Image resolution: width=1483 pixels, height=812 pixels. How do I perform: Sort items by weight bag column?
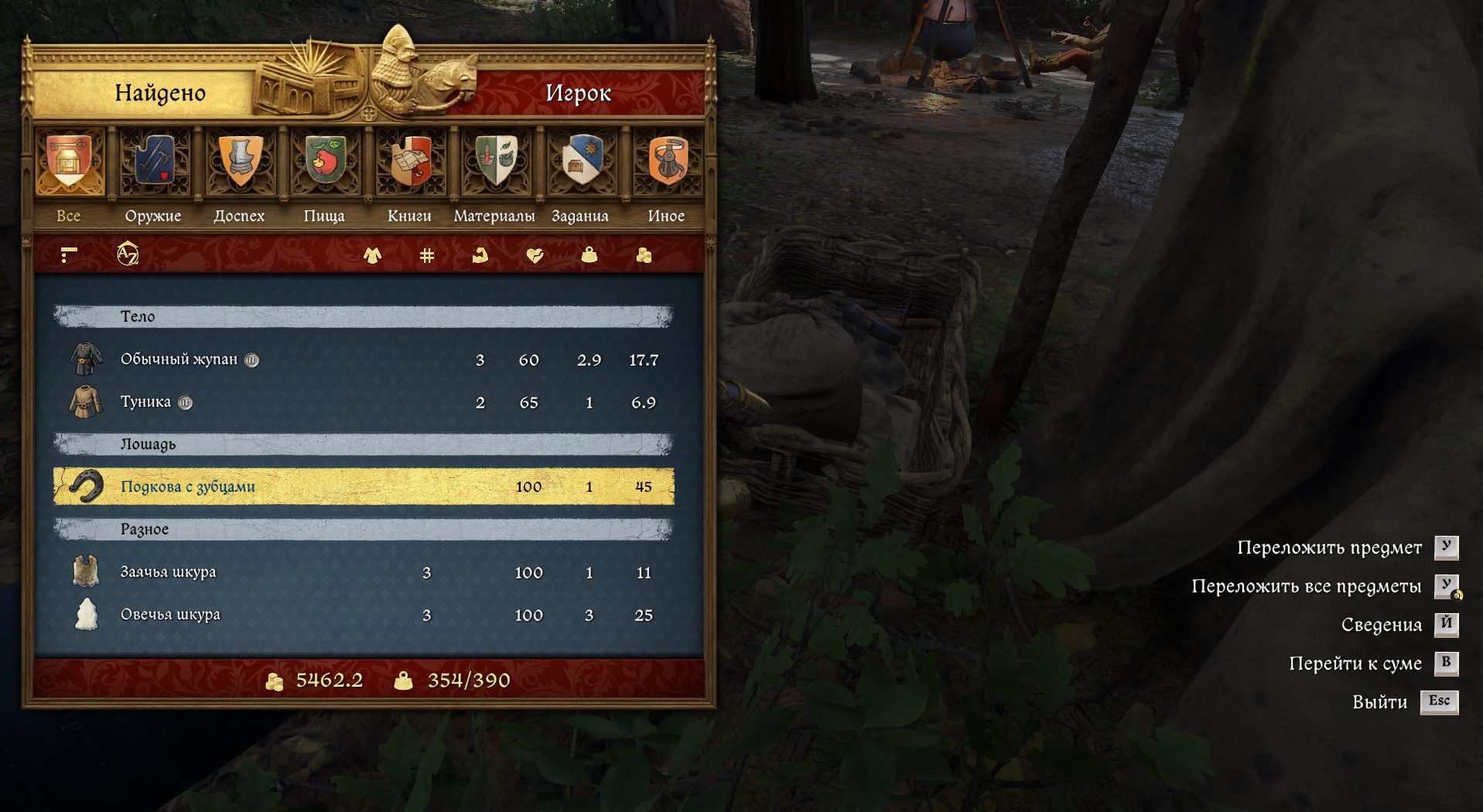pyautogui.click(x=589, y=255)
